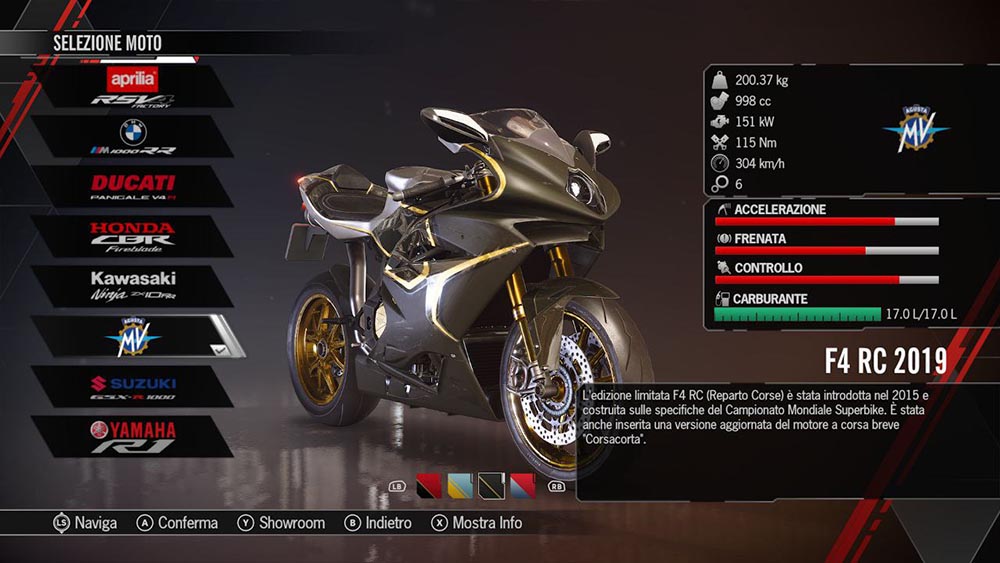
Task: Apply the red and black livery swatch
Action: (x=429, y=486)
